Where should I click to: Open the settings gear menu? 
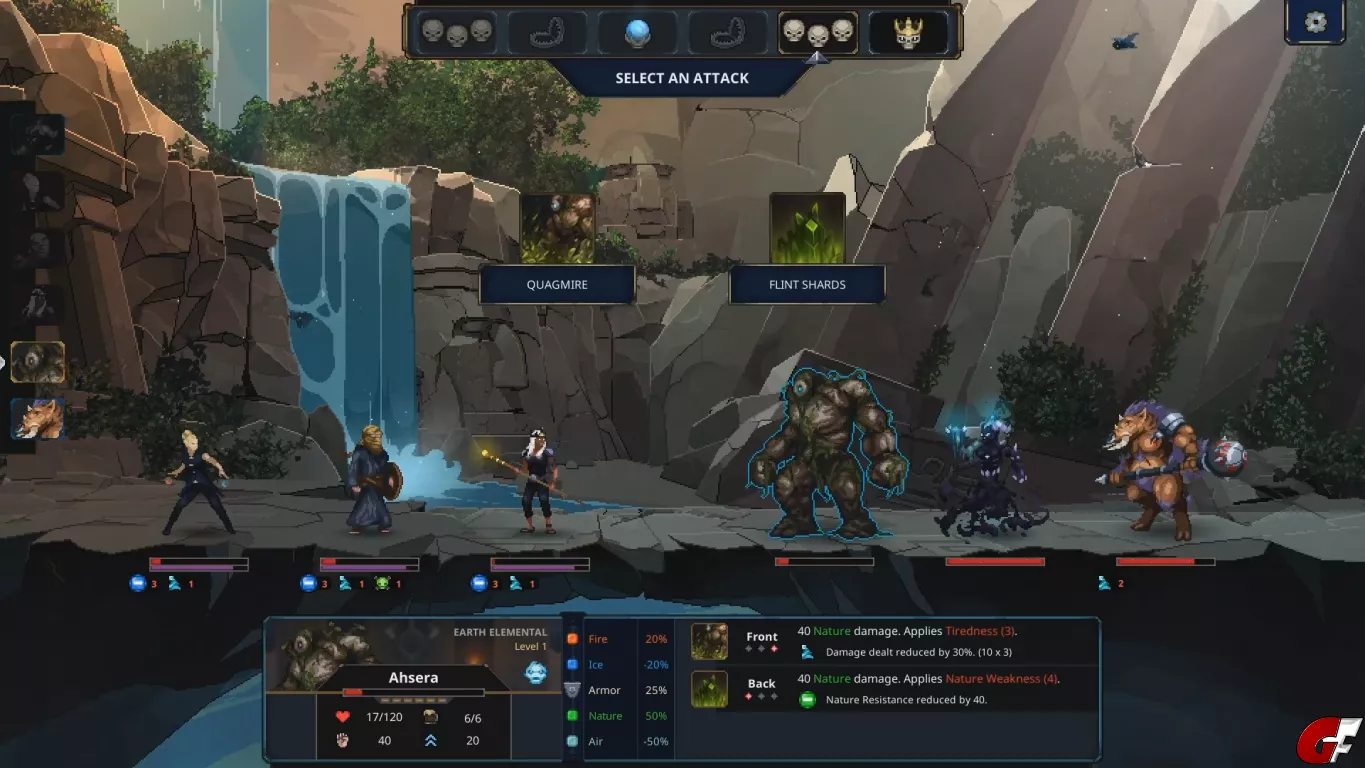pyautogui.click(x=1315, y=22)
